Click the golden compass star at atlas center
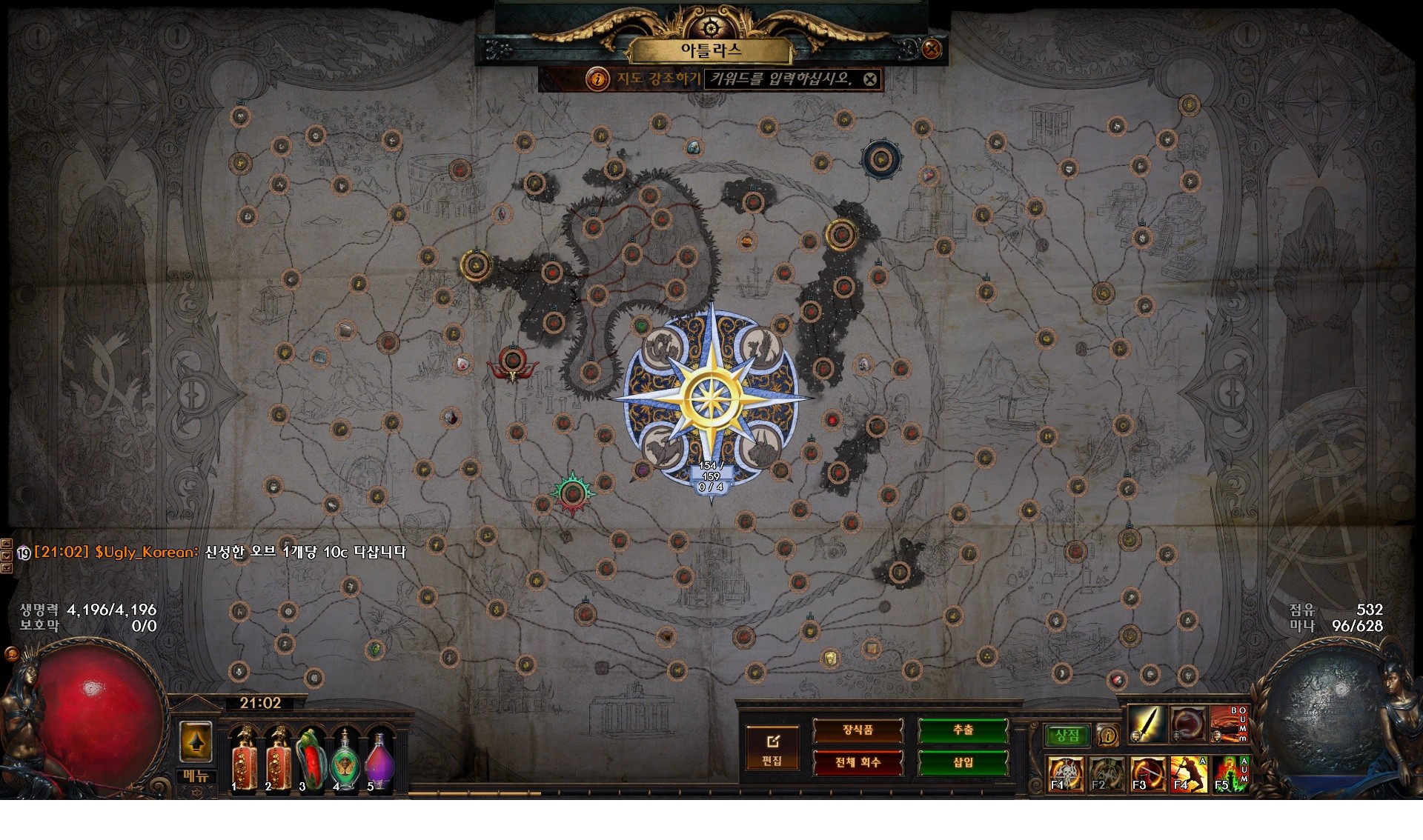Screen dimensions: 1423x840 click(711, 399)
